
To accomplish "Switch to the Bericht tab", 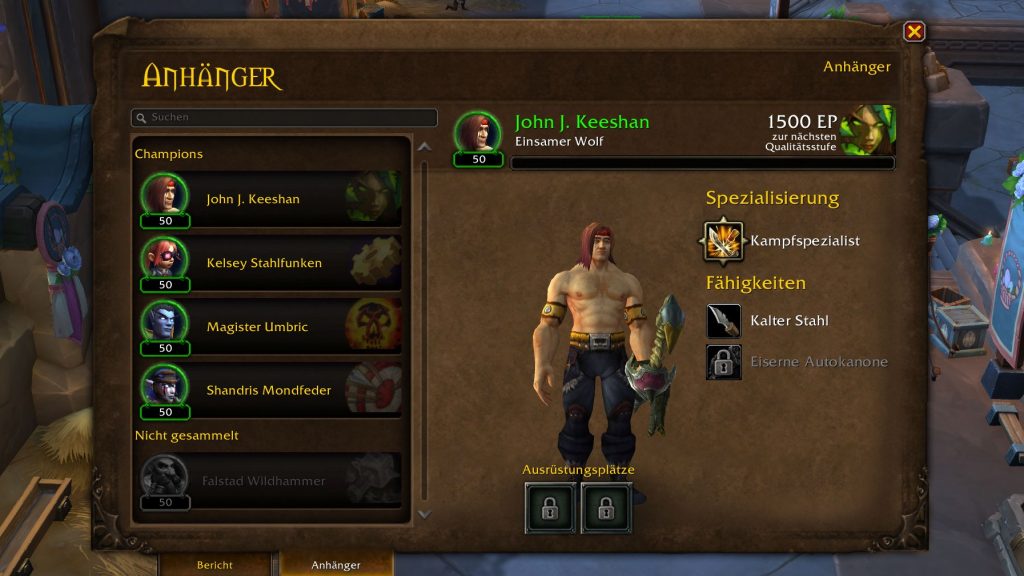I will coord(215,565).
